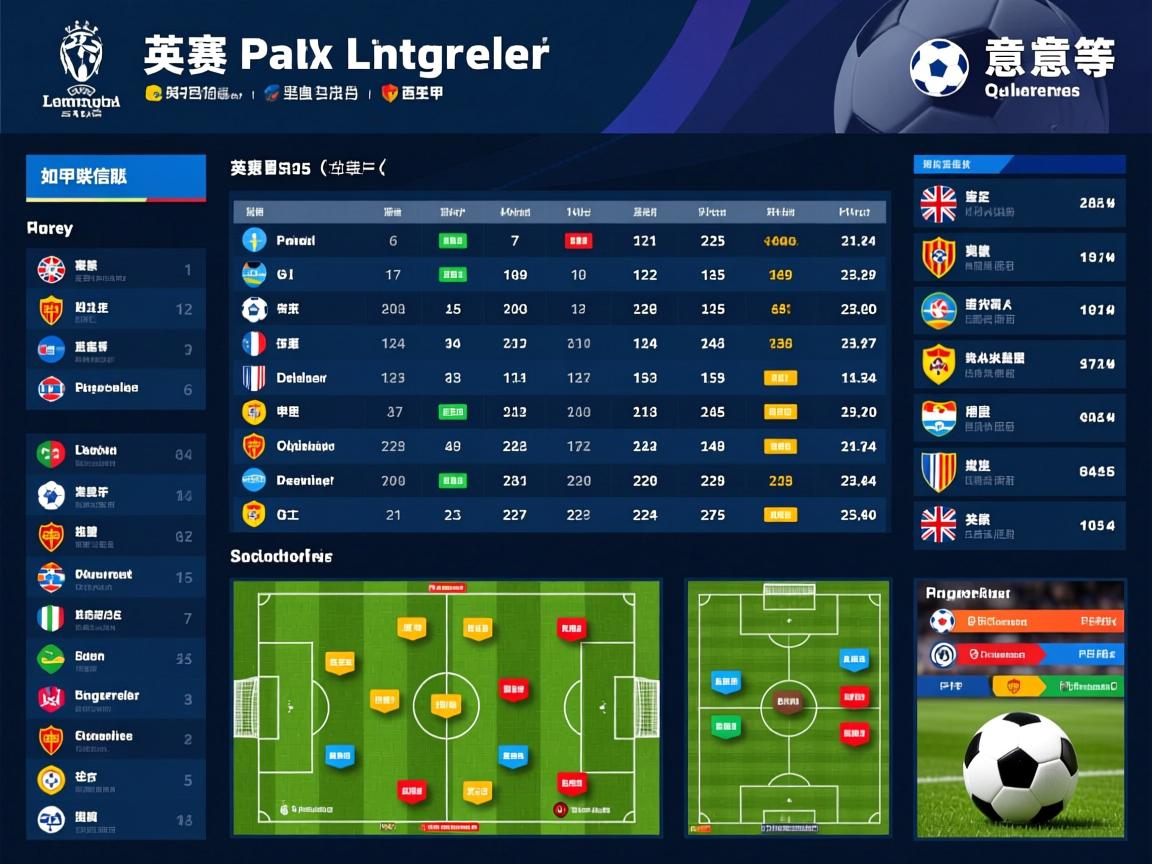Select the blue highlighted tab atop the left sidebar
Image resolution: width=1152 pixels, height=864 pixels.
pos(115,177)
